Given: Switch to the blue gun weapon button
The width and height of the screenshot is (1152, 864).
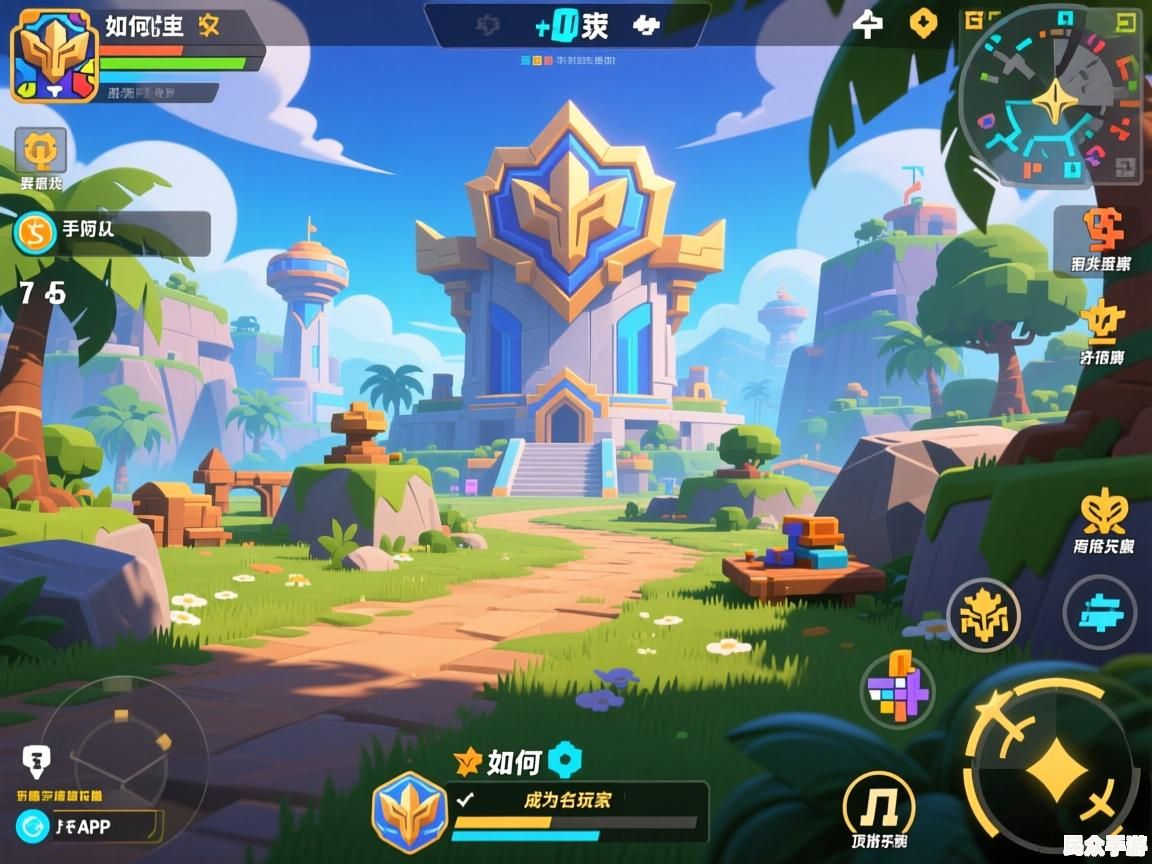Looking at the screenshot, I should click(x=1099, y=614).
